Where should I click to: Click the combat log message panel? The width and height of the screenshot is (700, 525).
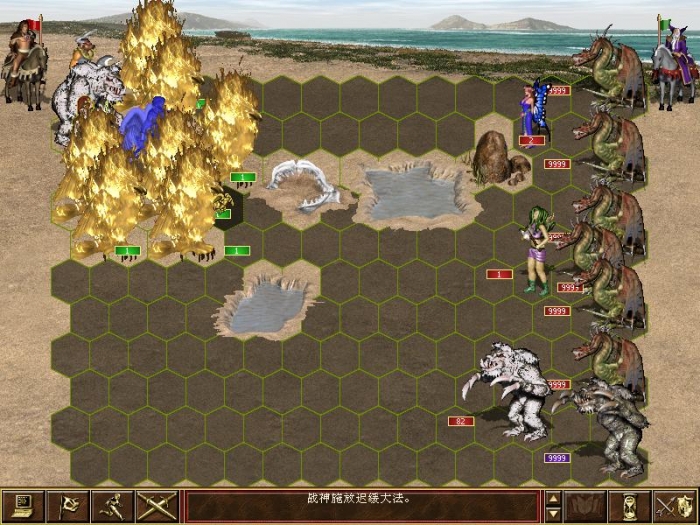pos(362,506)
